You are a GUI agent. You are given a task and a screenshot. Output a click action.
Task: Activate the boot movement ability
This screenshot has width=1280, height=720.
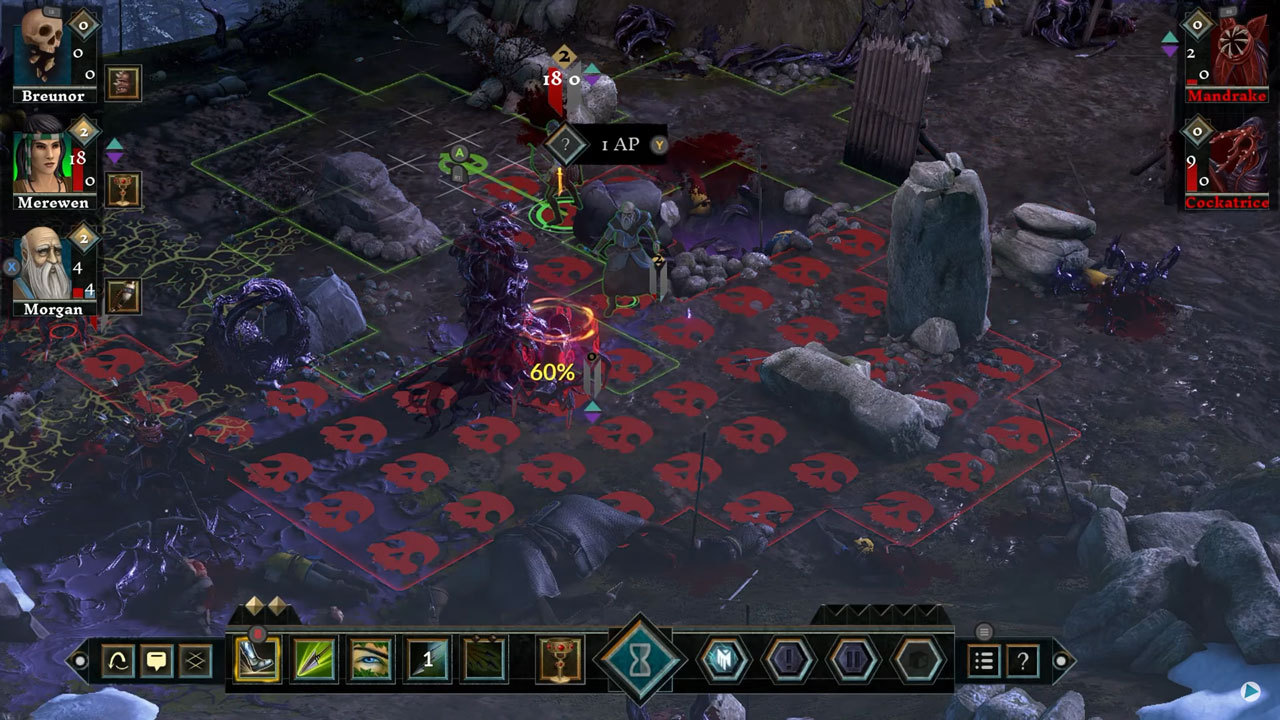(x=256, y=660)
